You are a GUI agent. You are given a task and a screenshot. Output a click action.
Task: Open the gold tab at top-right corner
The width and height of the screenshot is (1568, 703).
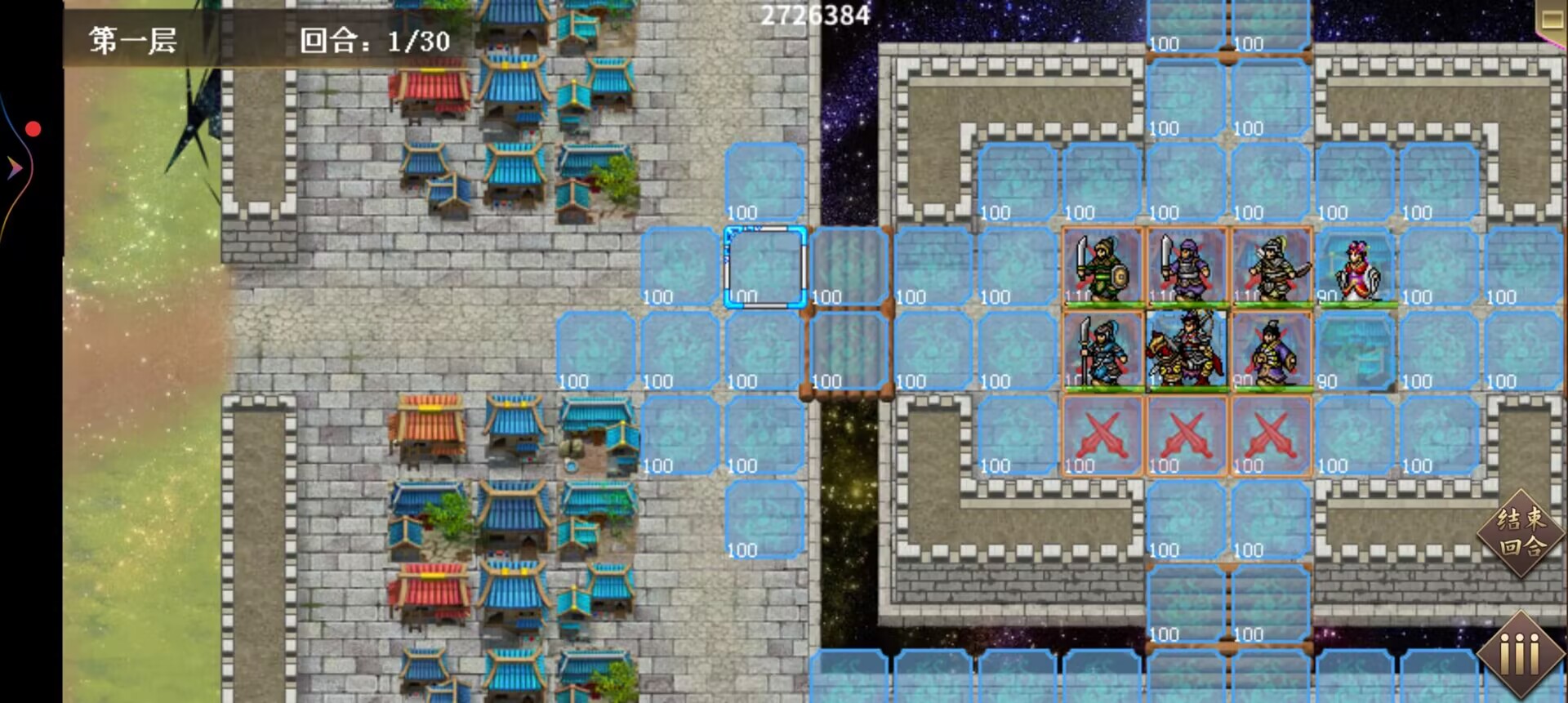(1552, 18)
